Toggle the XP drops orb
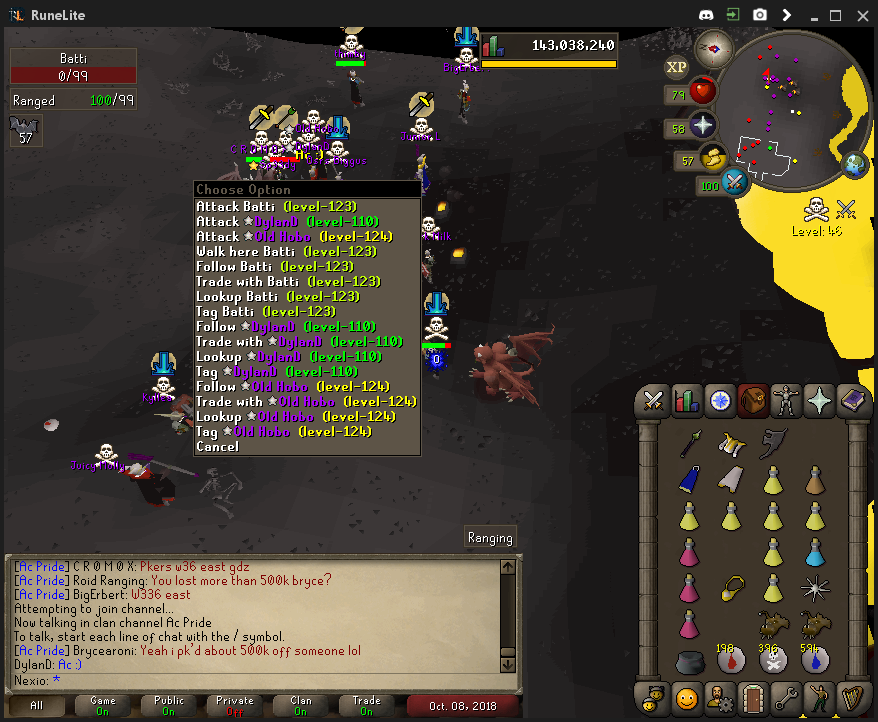The width and height of the screenshot is (878, 722). click(x=677, y=67)
